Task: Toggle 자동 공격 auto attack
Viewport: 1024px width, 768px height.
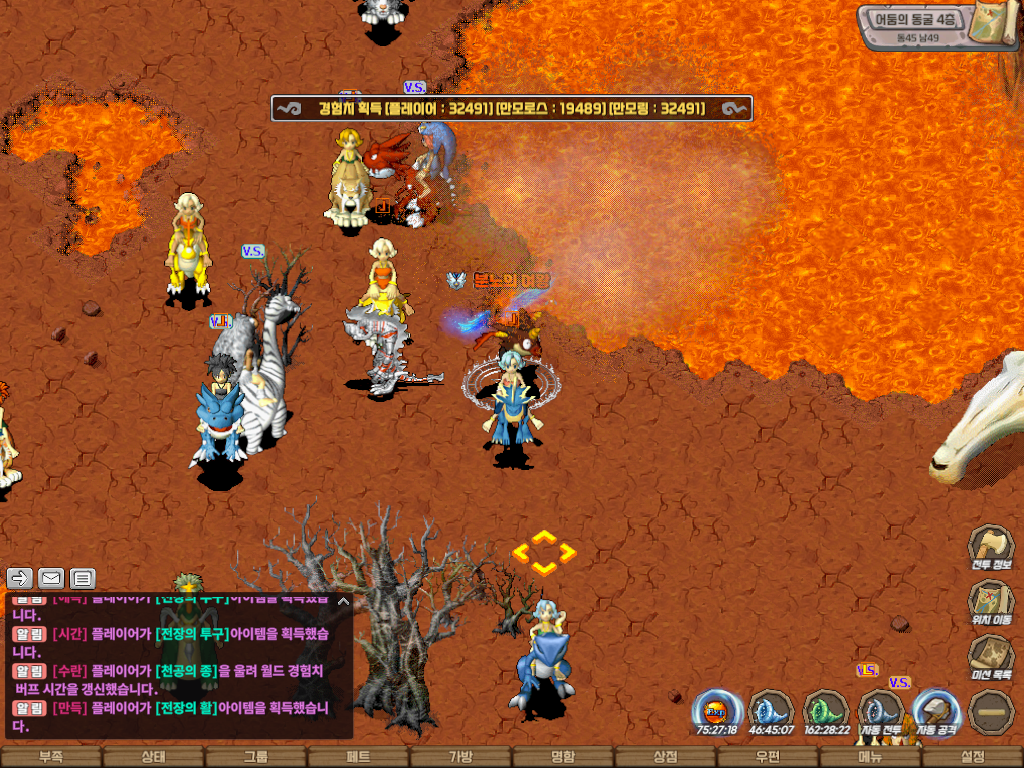Action: point(937,712)
